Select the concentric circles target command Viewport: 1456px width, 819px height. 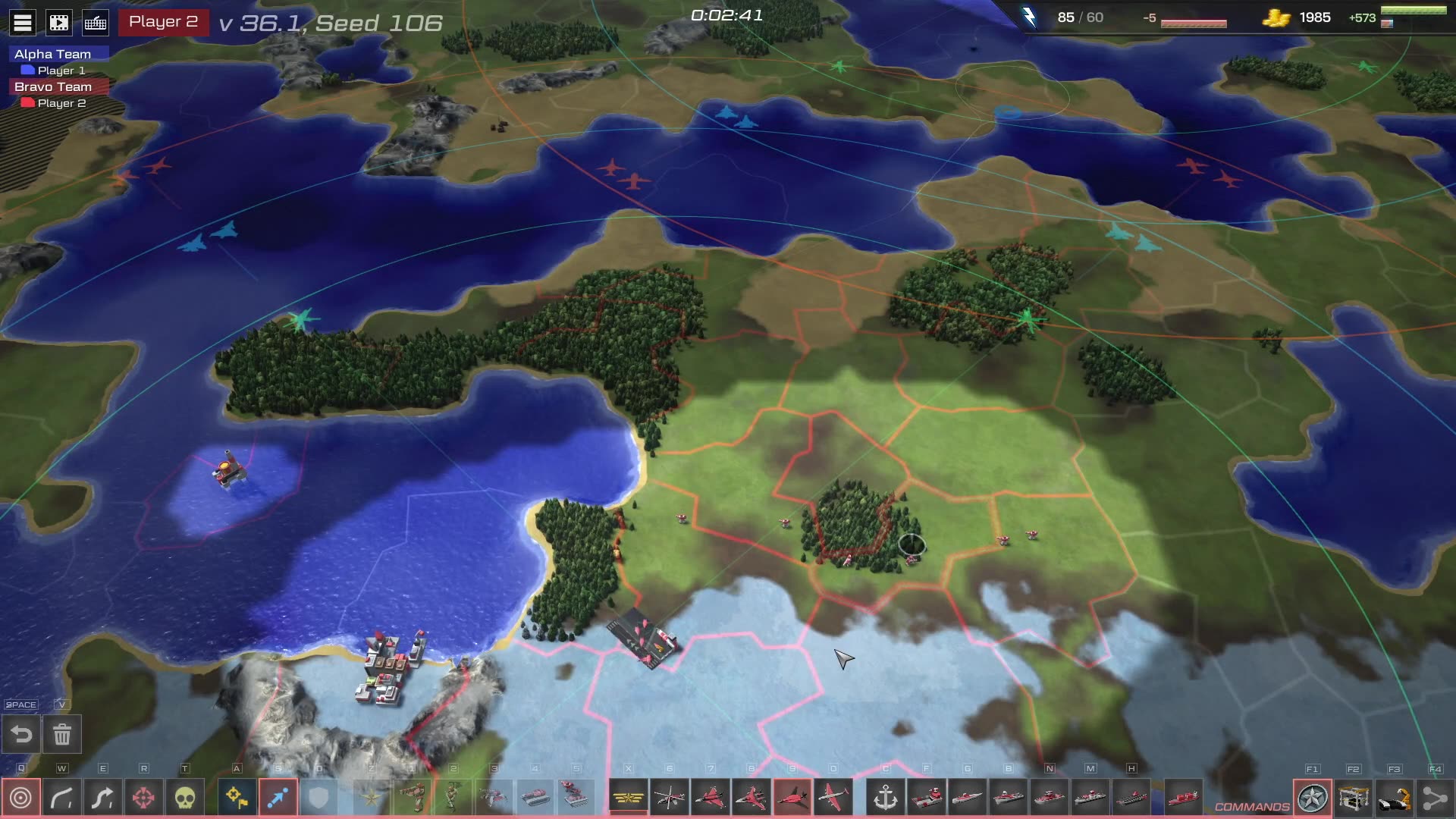pos(21,798)
